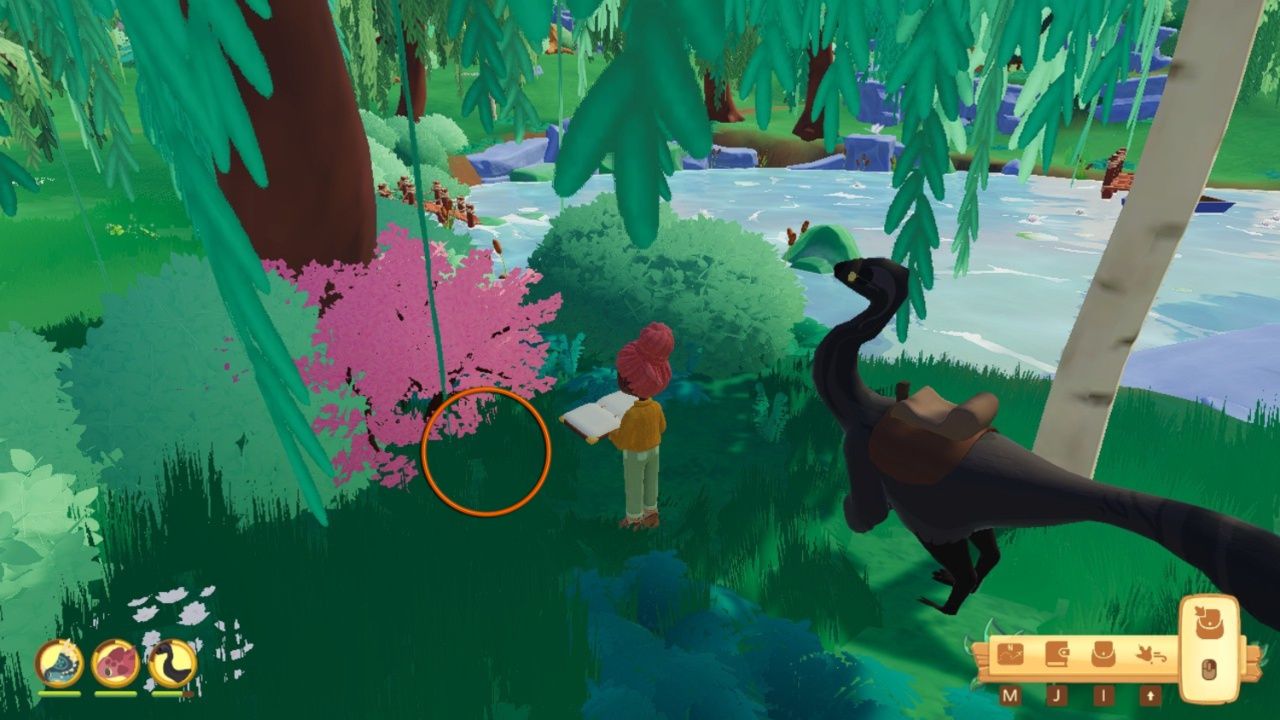Click the pink dinosaur's stamina bar
This screenshot has width=1280, height=720.
click(x=116, y=693)
